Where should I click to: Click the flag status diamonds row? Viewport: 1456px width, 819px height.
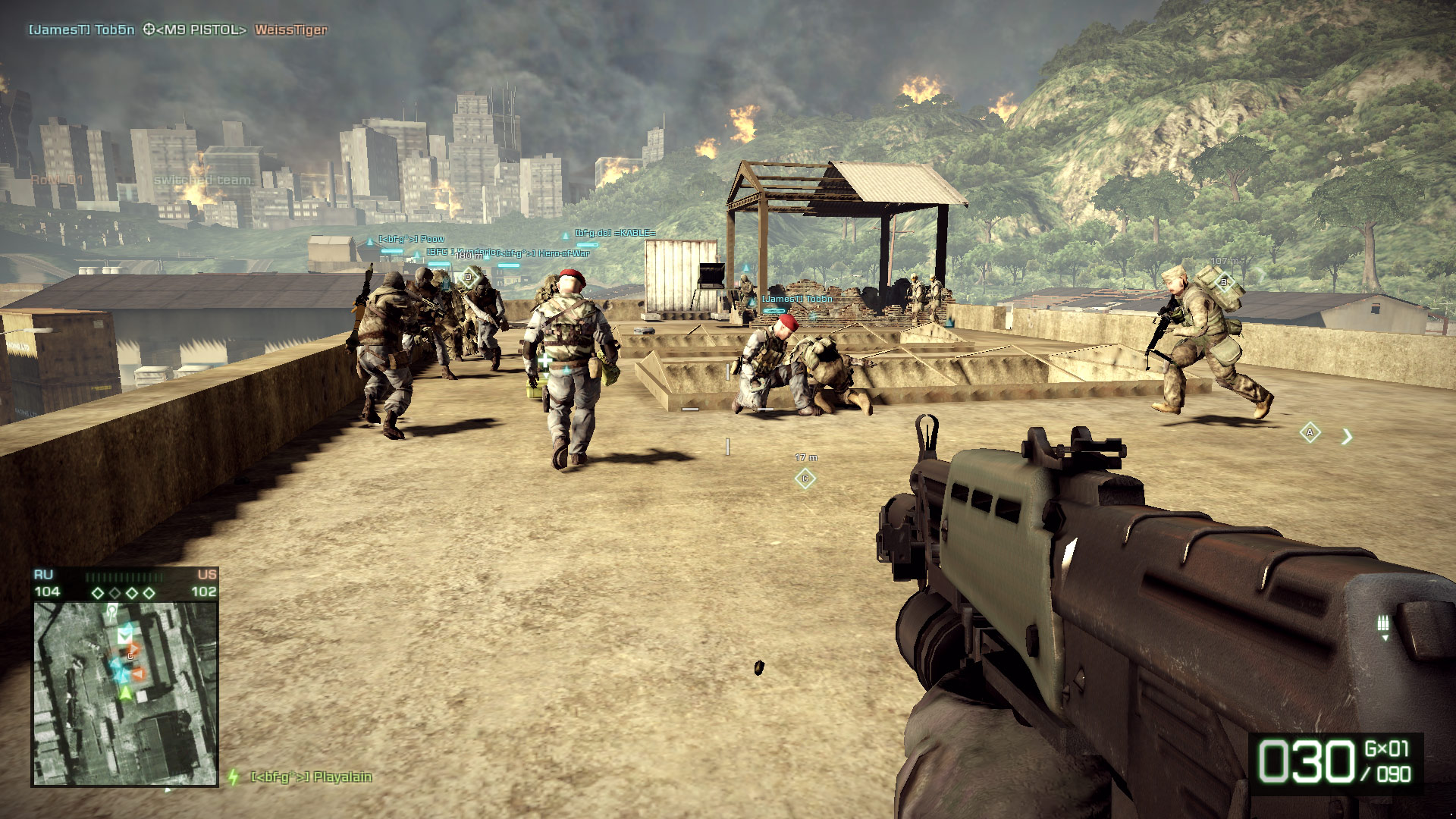point(123,592)
